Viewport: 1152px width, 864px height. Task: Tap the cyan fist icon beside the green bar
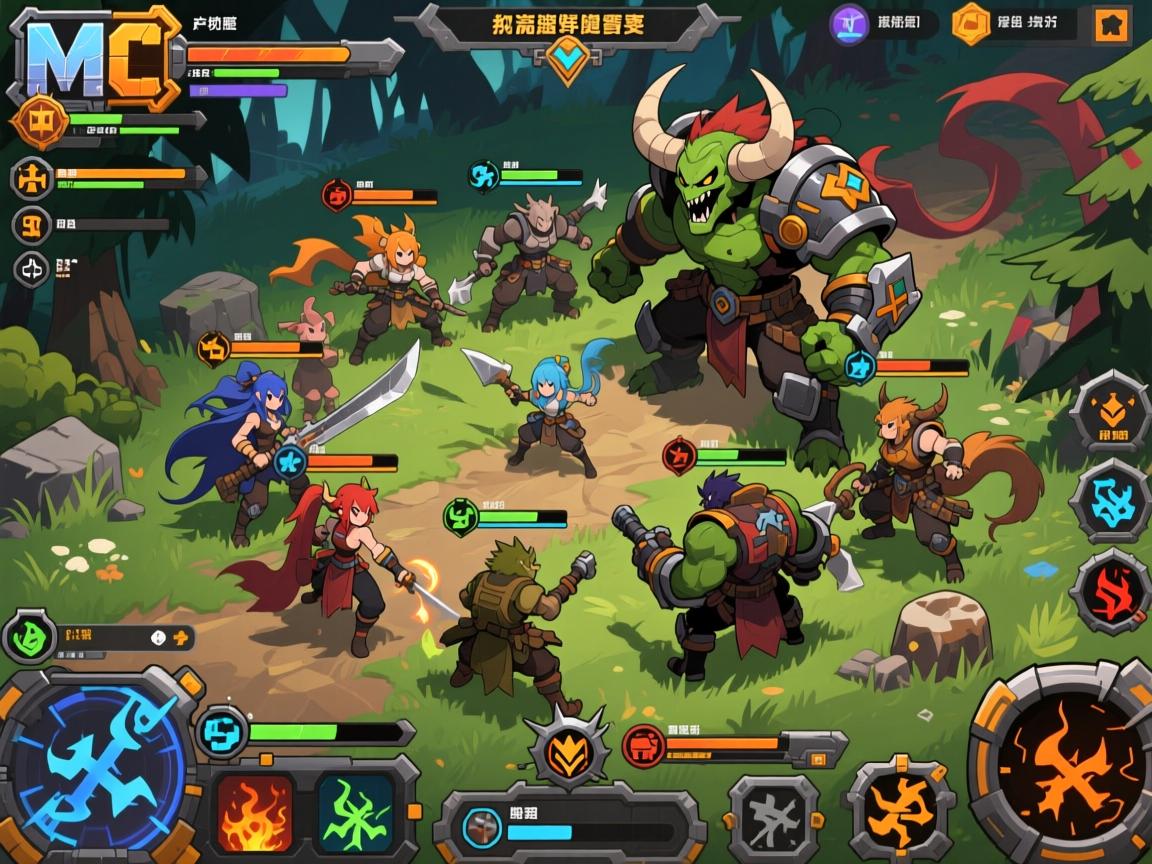pyautogui.click(x=222, y=732)
